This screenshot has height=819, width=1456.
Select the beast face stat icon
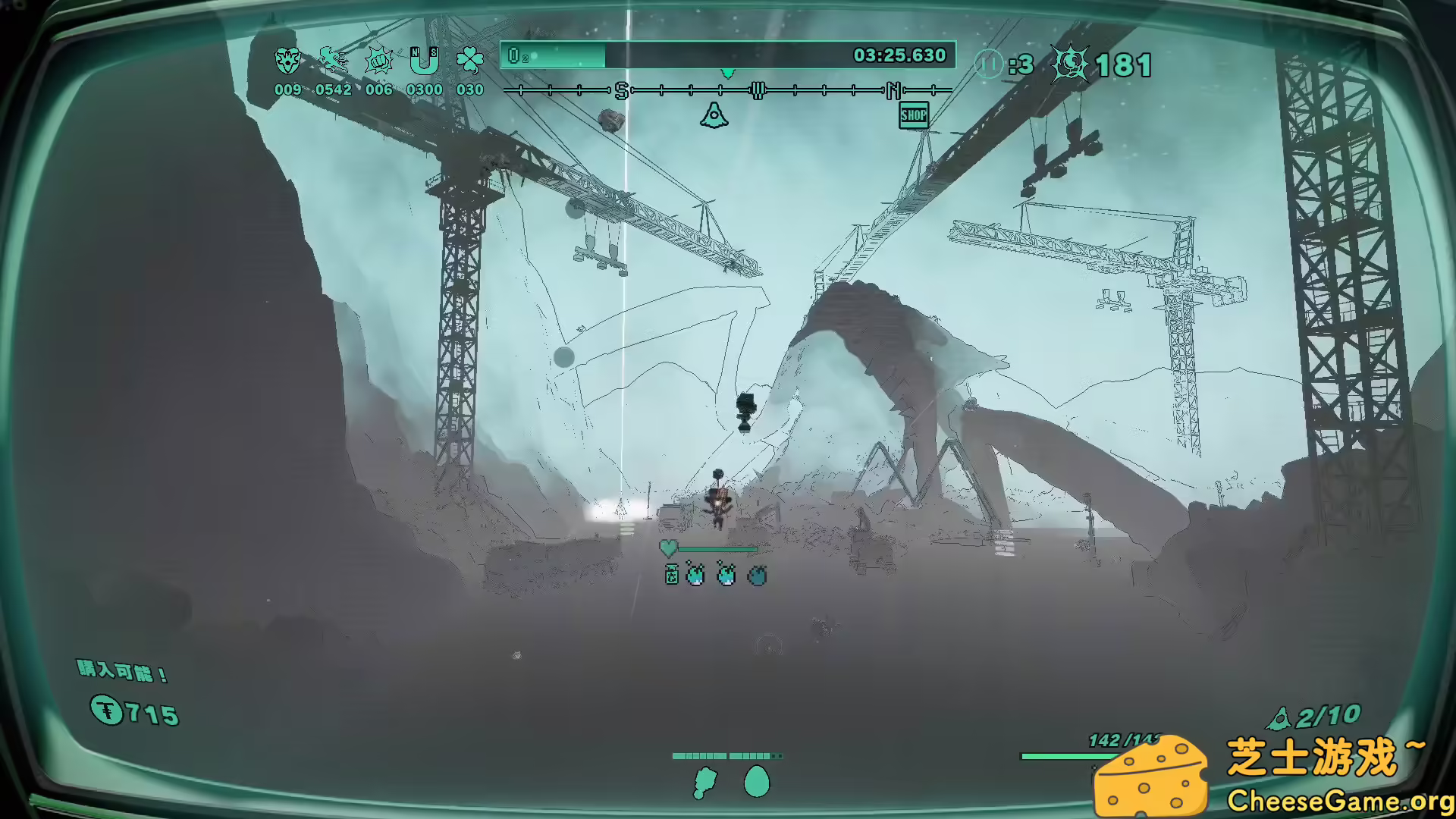click(287, 61)
